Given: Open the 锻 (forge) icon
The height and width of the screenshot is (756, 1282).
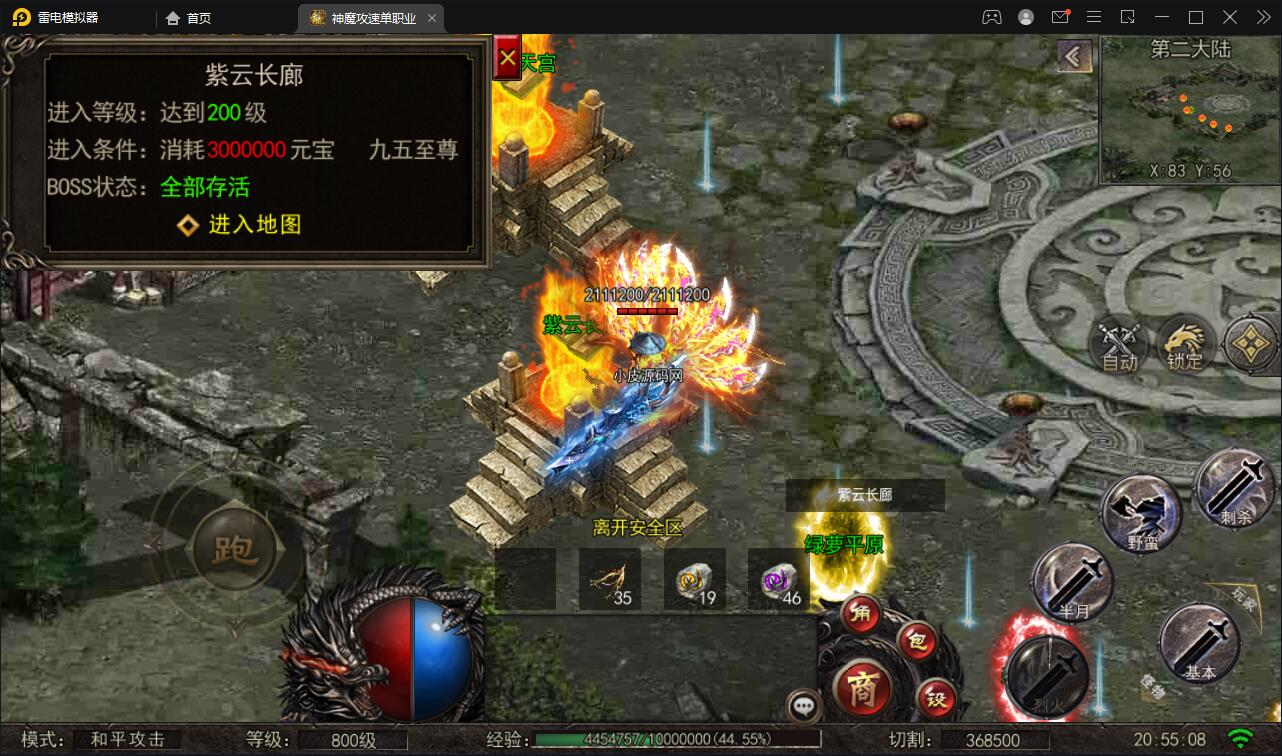Looking at the screenshot, I should (935, 700).
